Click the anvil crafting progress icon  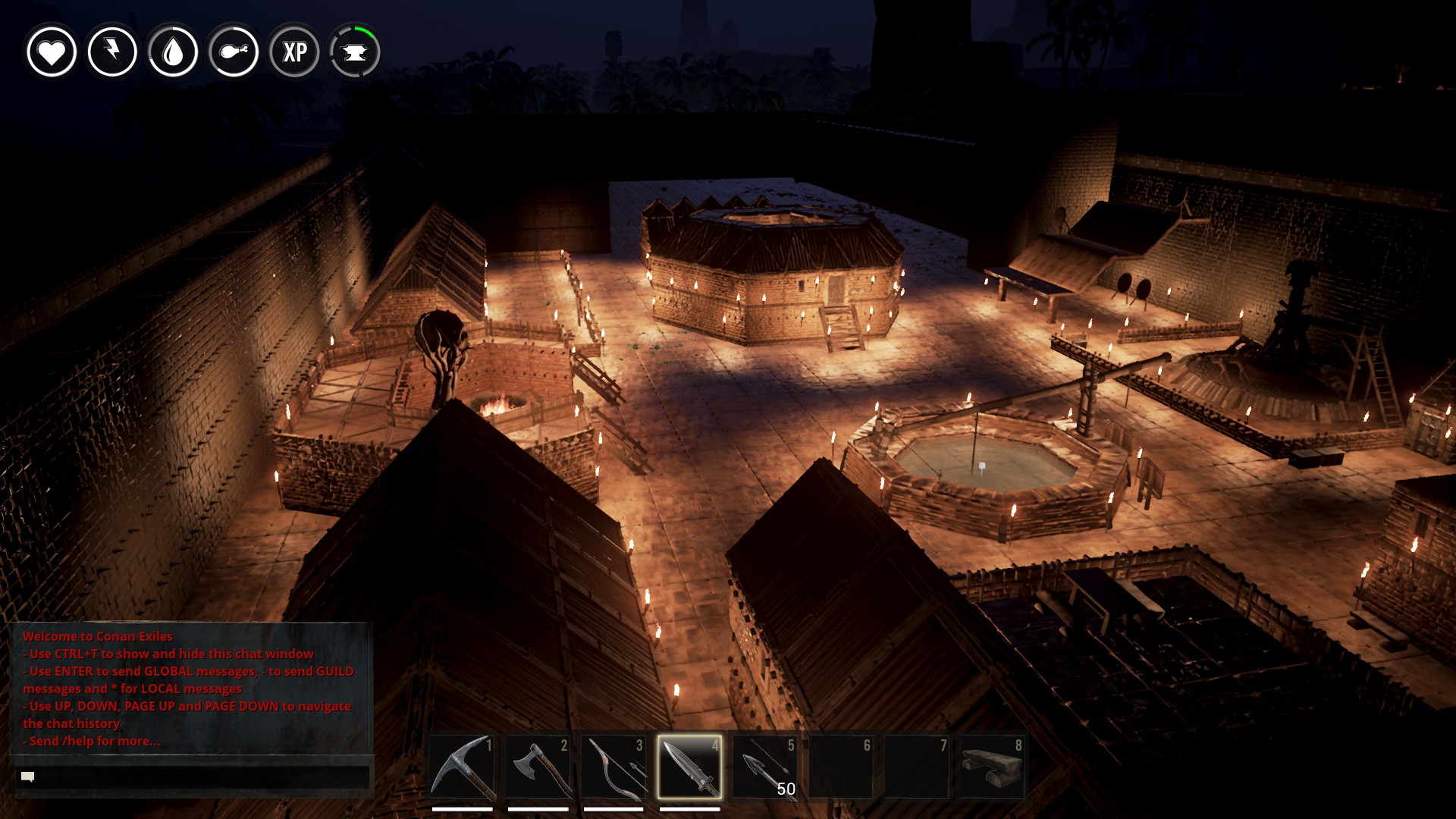[355, 52]
